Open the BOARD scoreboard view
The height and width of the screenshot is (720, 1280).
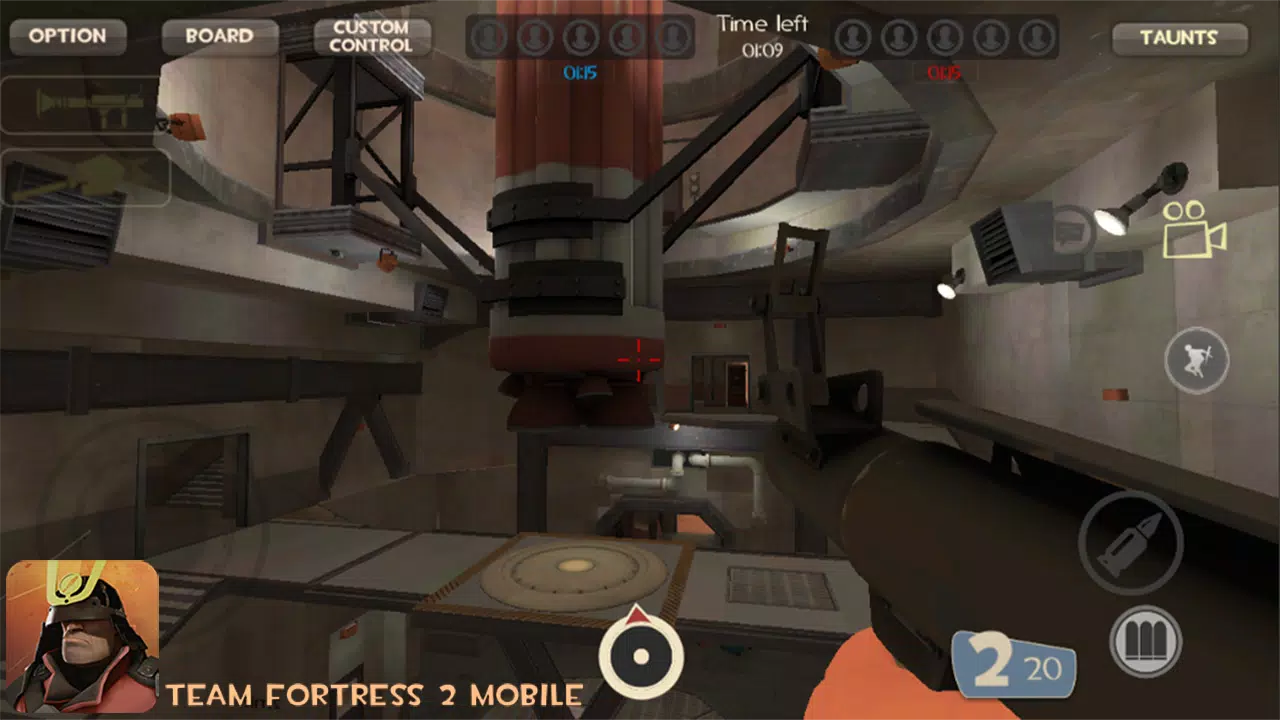[219, 37]
